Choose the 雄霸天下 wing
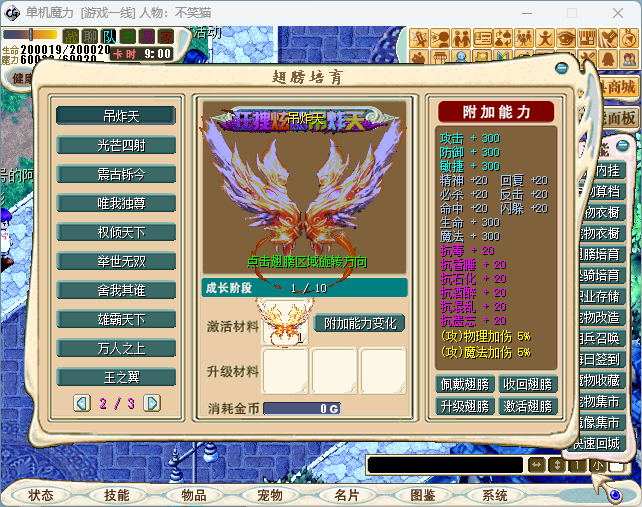The height and width of the screenshot is (507, 642). [x=116, y=319]
